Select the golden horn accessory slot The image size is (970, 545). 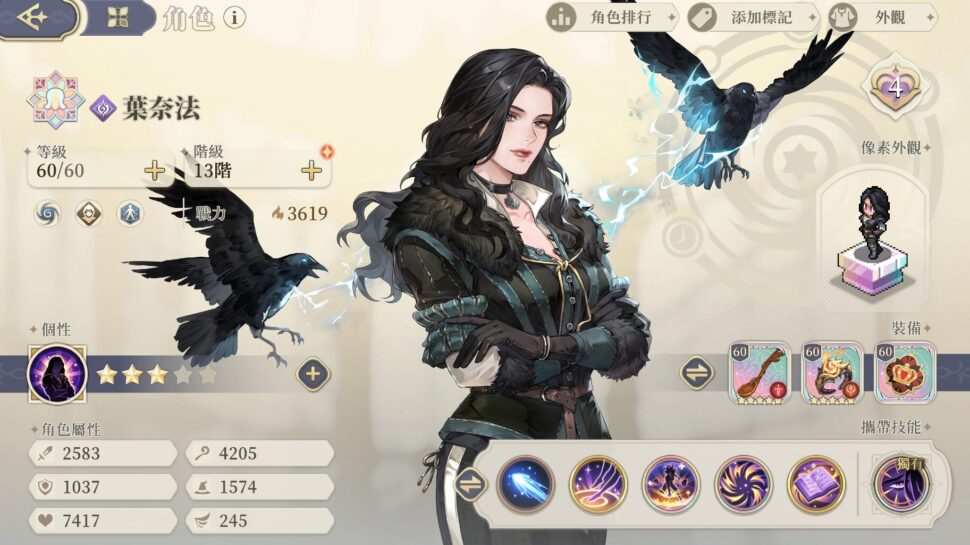(x=832, y=373)
